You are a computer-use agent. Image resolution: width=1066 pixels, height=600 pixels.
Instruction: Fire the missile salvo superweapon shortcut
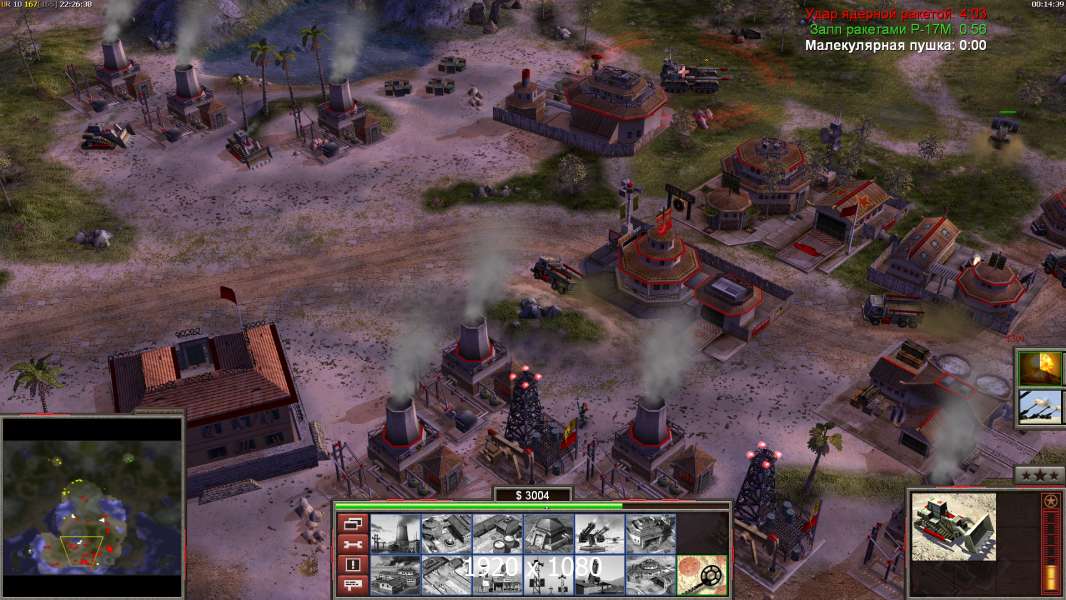click(x=1041, y=407)
